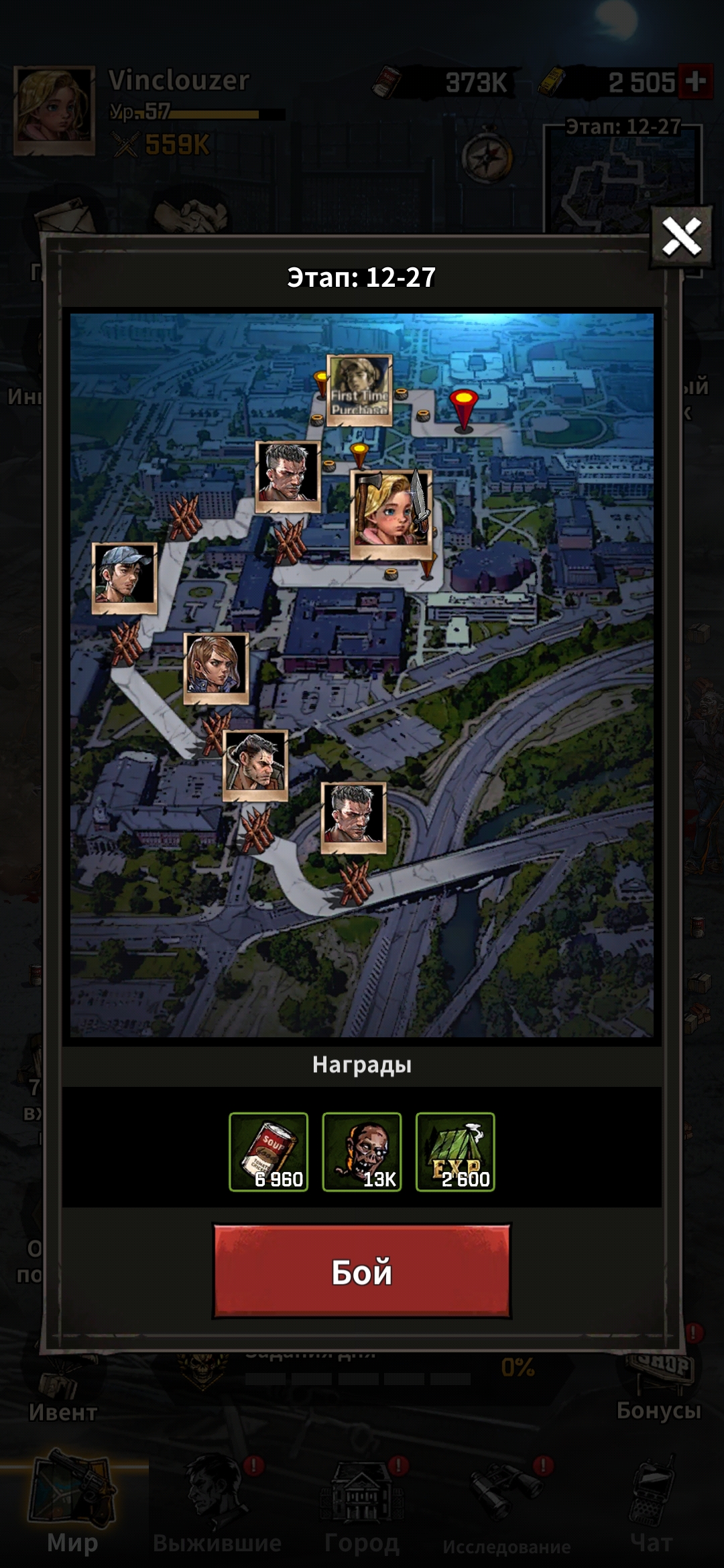The width and height of the screenshot is (724, 1568).
Task: Select the First Time Purchase portrait
Action: coord(359,390)
